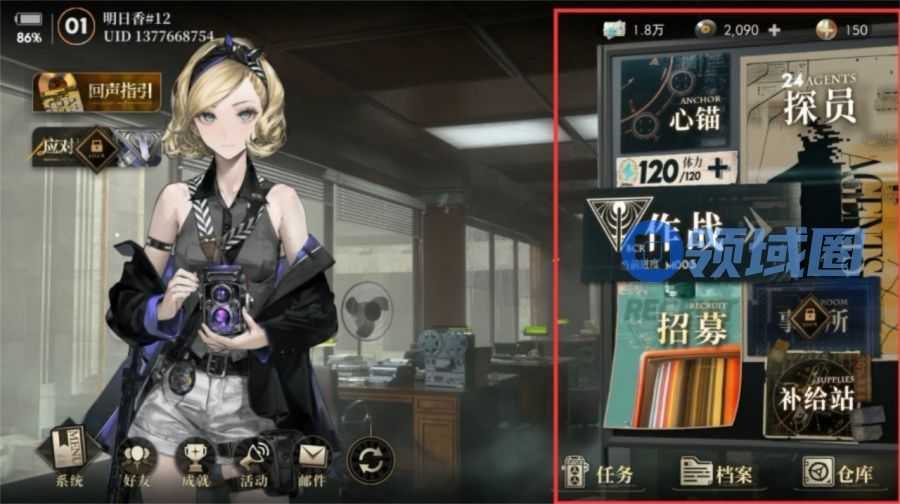The image size is (900, 504).
Task: Add currency with plus beside 2,090
Action: (774, 30)
